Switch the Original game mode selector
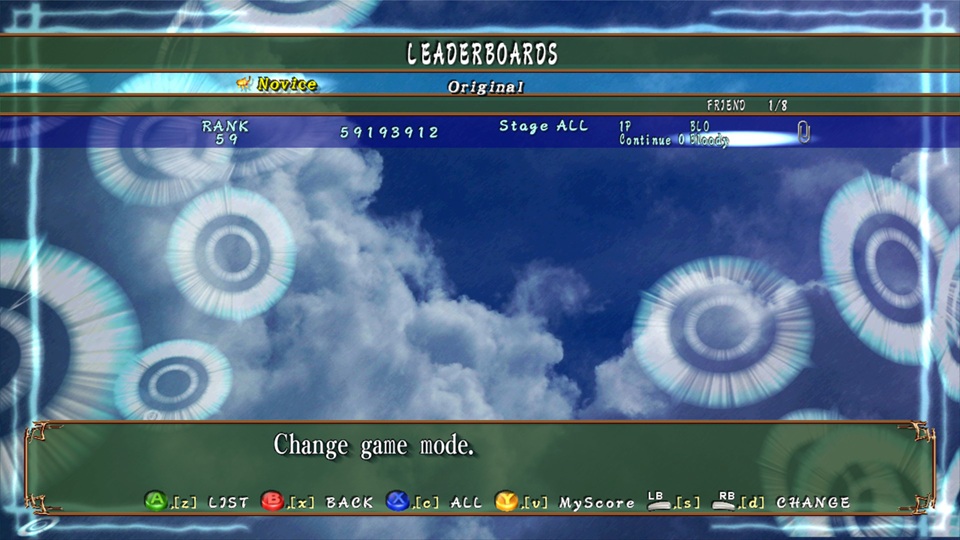Image resolution: width=960 pixels, height=540 pixels. point(485,87)
